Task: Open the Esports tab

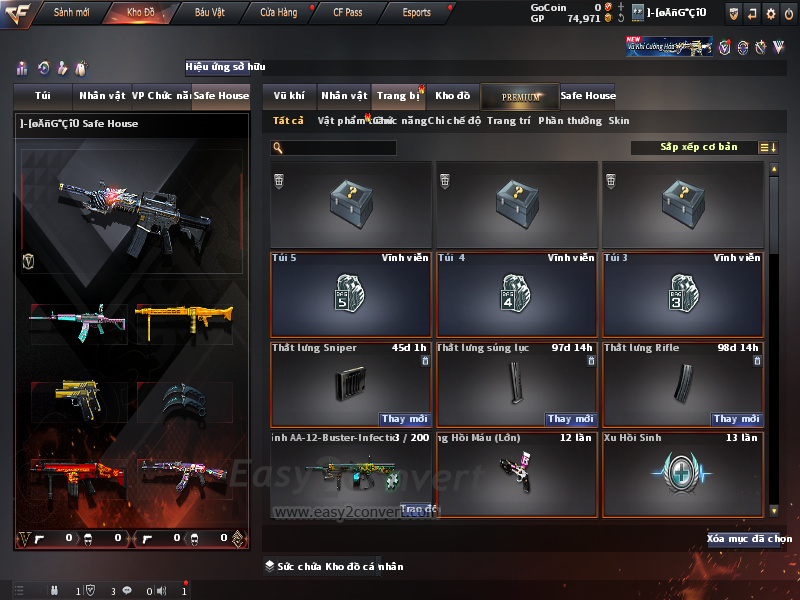Action: [416, 13]
